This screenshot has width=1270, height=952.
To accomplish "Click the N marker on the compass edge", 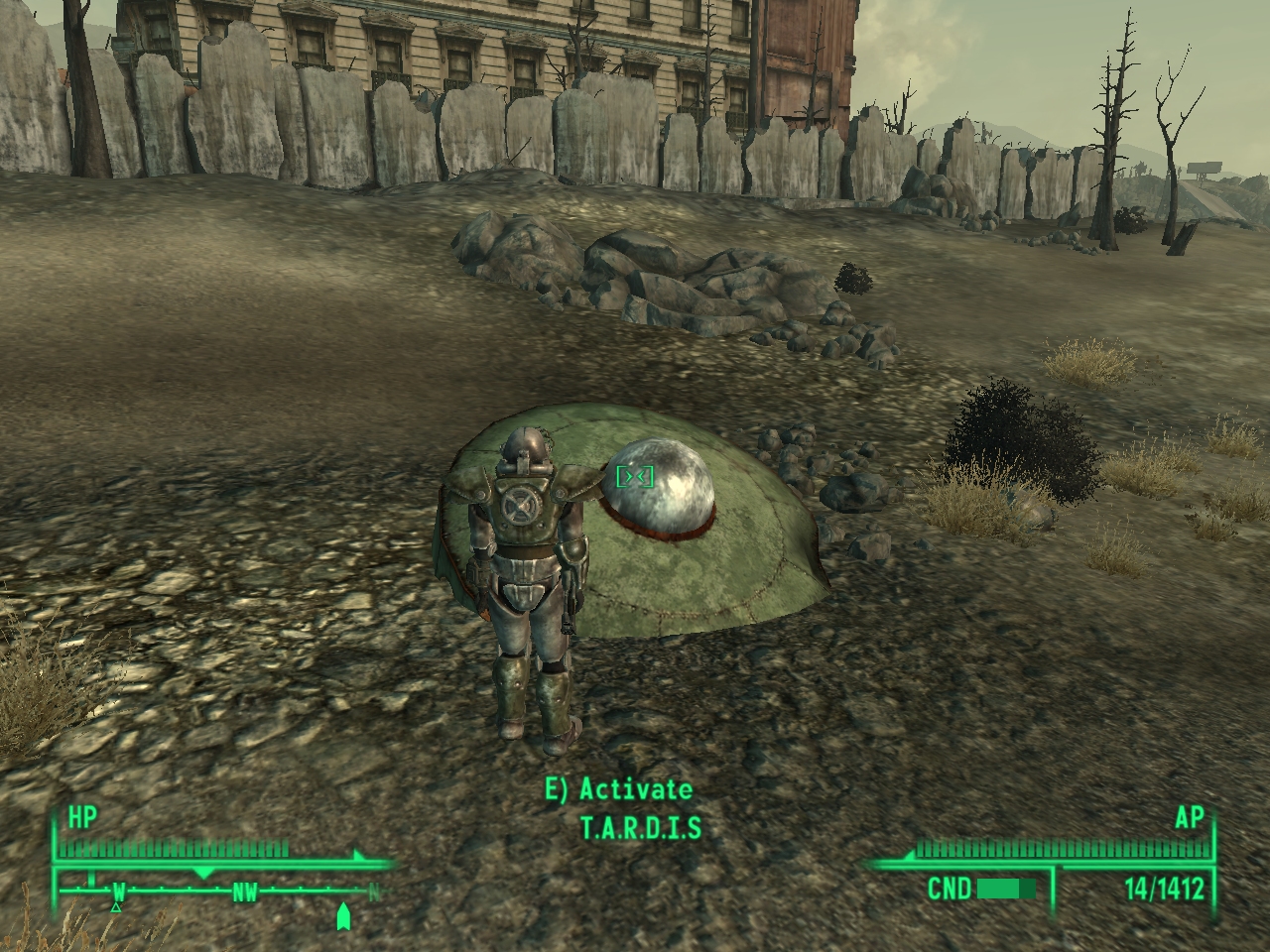I will click(x=374, y=890).
